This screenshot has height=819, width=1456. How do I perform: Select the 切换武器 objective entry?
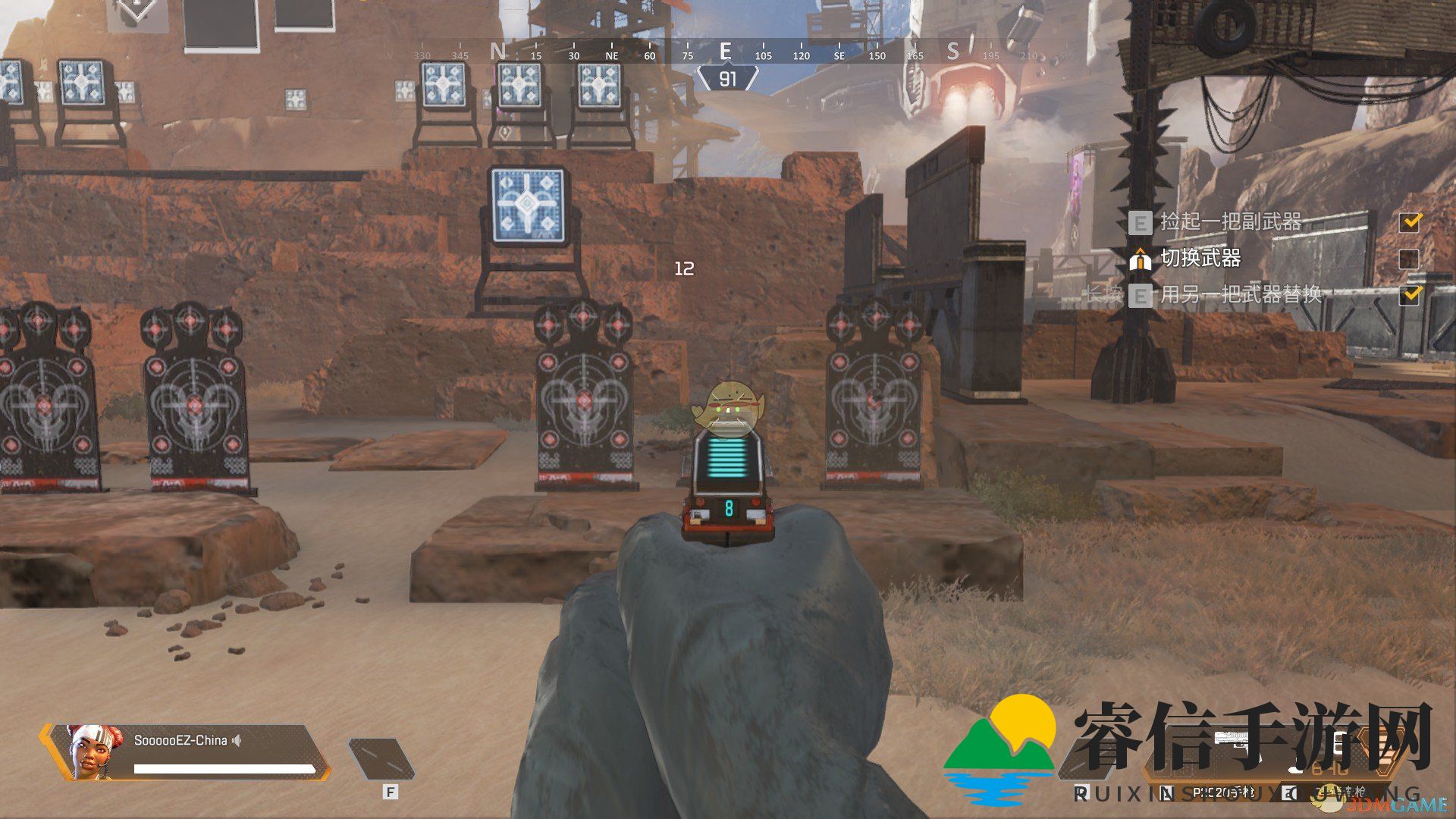click(1200, 259)
